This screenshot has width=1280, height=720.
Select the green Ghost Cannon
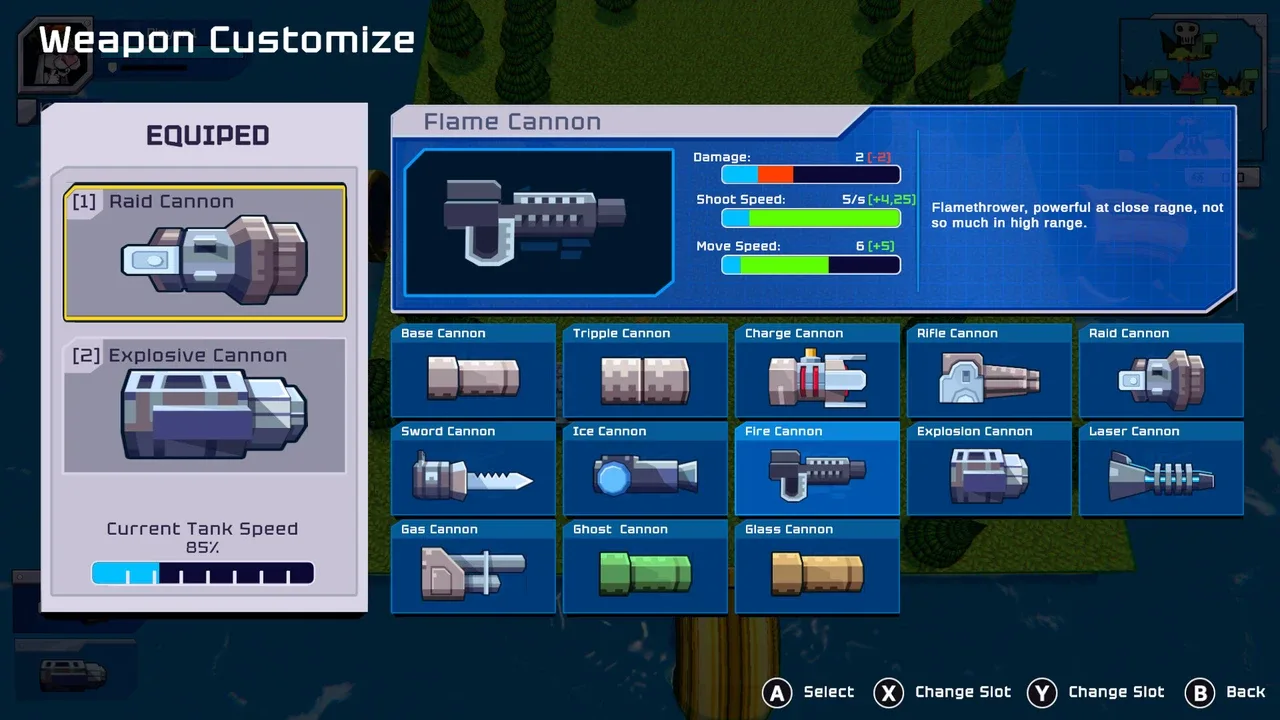coord(645,567)
